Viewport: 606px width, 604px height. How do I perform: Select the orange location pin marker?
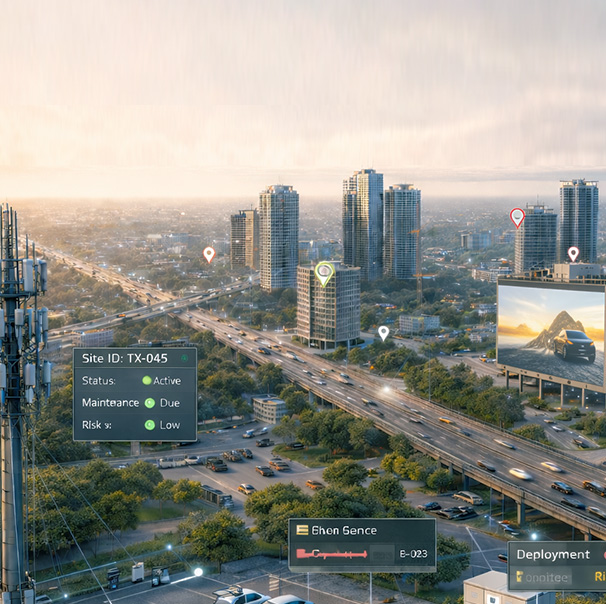click(209, 254)
